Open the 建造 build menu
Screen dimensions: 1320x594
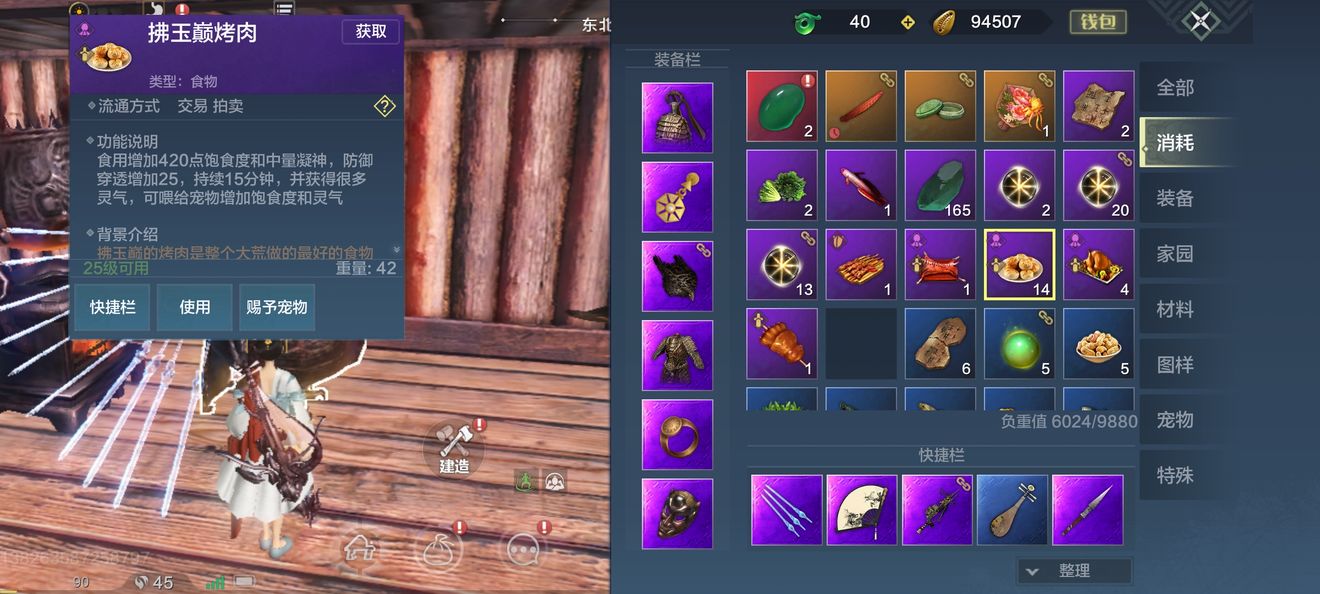point(455,447)
